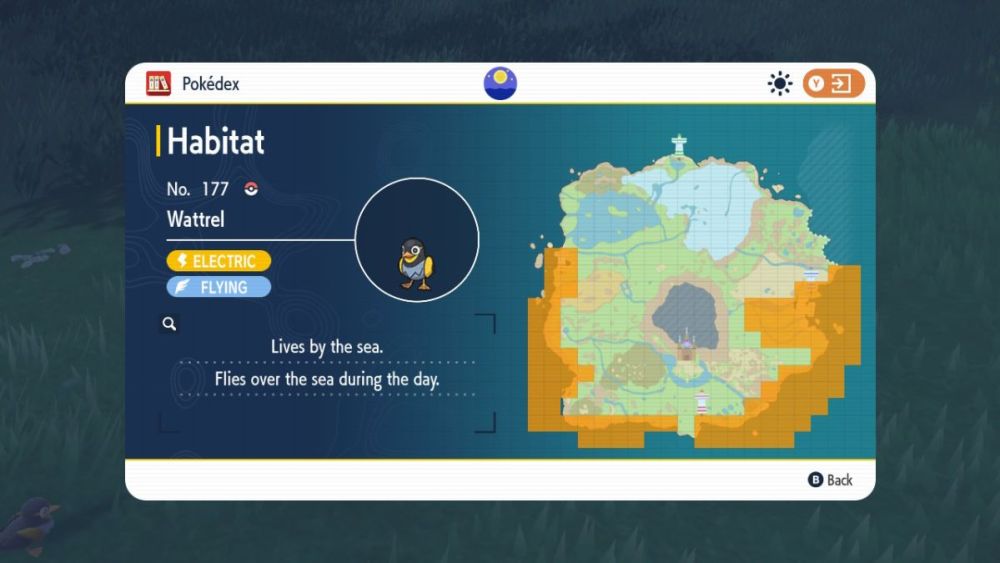Viewport: 1000px width, 563px height.
Task: Click the magnifying glass icon
Action: click(x=170, y=323)
